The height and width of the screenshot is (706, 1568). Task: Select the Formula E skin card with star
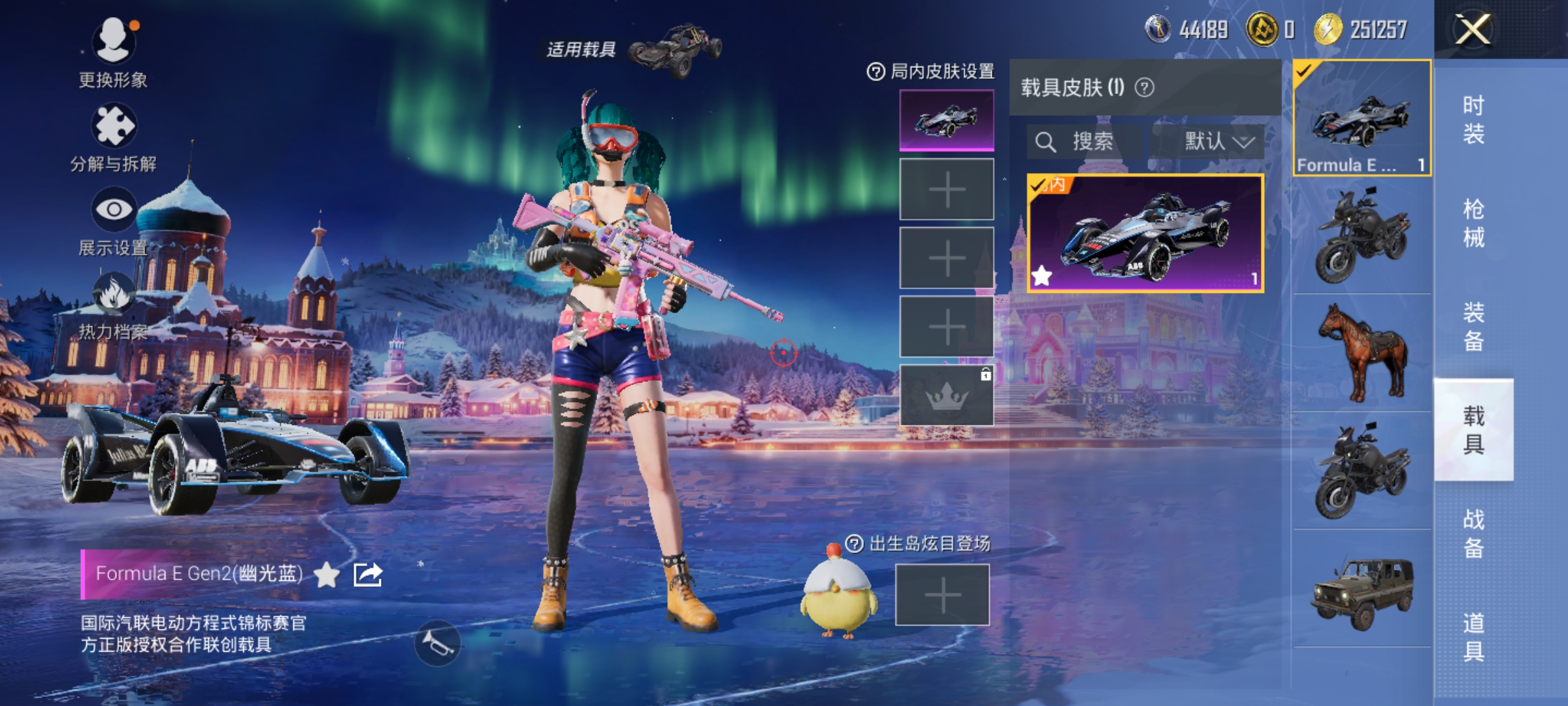1145,233
